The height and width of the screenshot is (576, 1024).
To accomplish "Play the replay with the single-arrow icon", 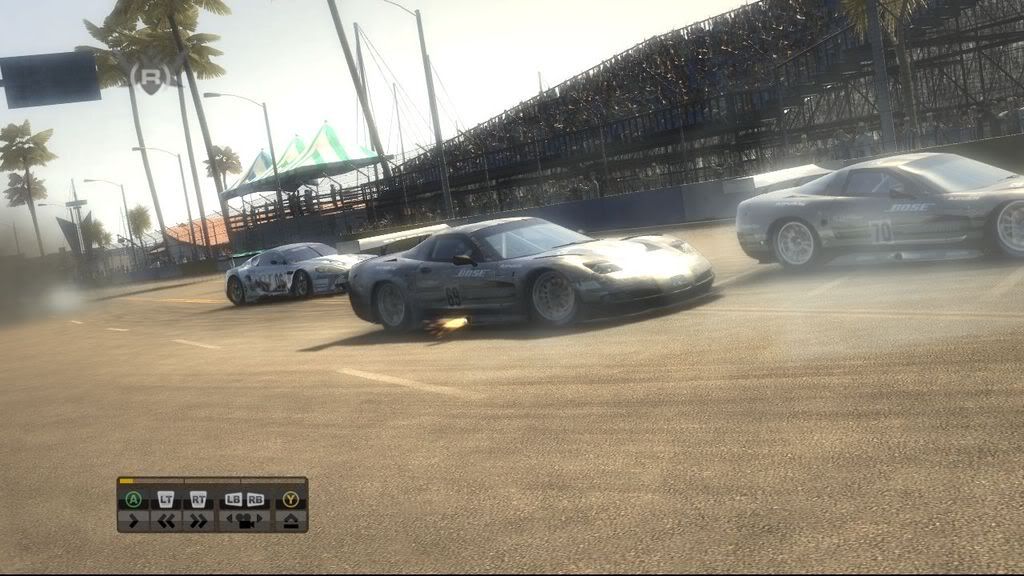I will coord(133,520).
